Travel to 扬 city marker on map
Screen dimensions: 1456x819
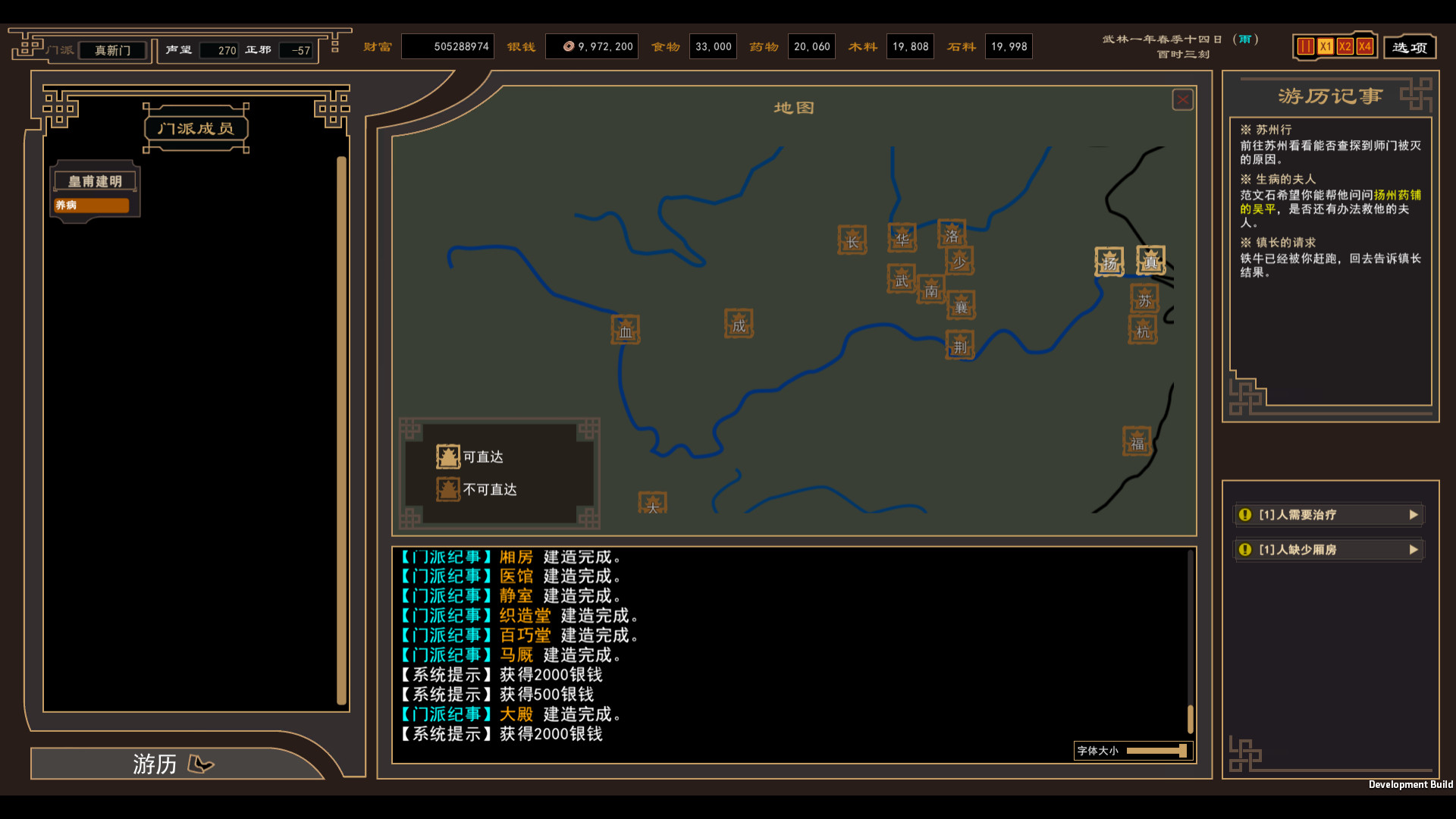click(1109, 262)
